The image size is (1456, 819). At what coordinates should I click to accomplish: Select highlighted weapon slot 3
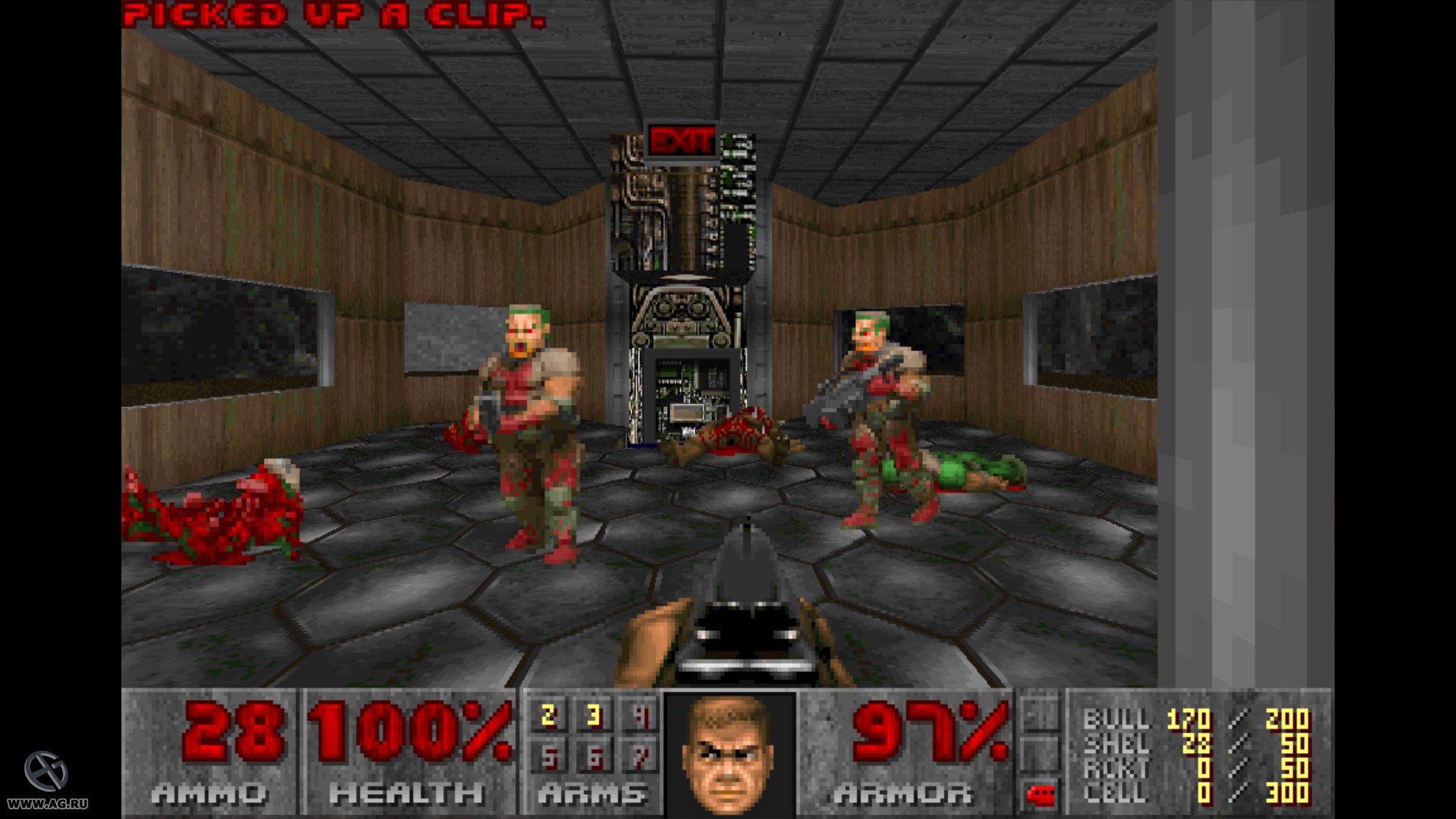595,716
